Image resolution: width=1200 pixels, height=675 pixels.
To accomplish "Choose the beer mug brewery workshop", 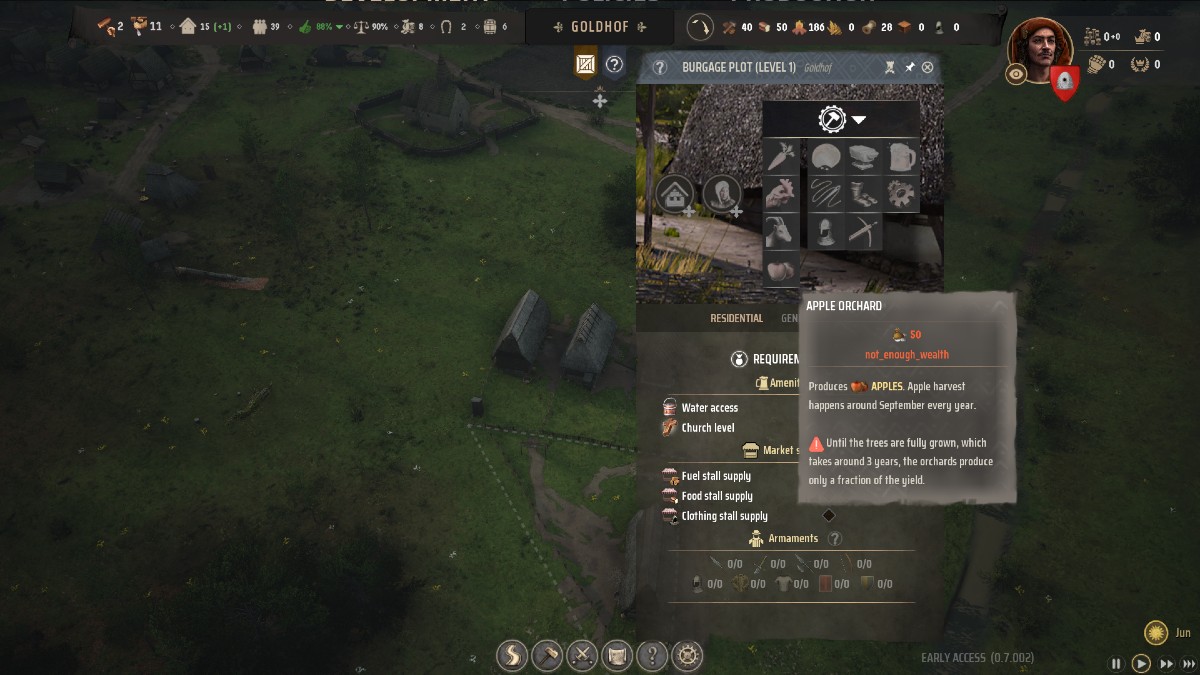I will (901, 157).
